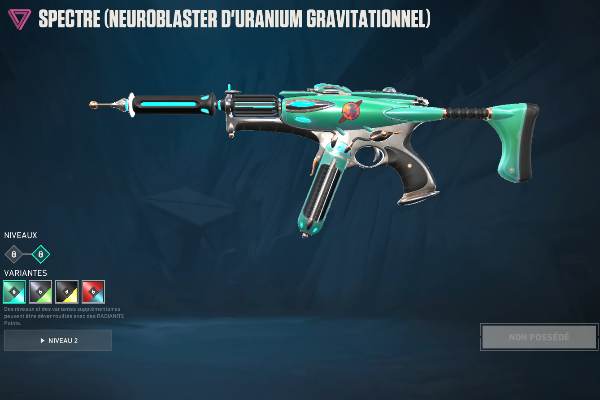
Task: Click the Non Possédé button
Action: 538,337
